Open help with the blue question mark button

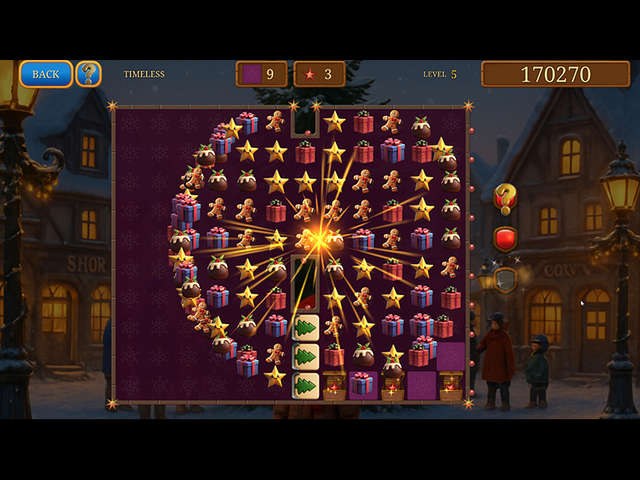click(89, 74)
